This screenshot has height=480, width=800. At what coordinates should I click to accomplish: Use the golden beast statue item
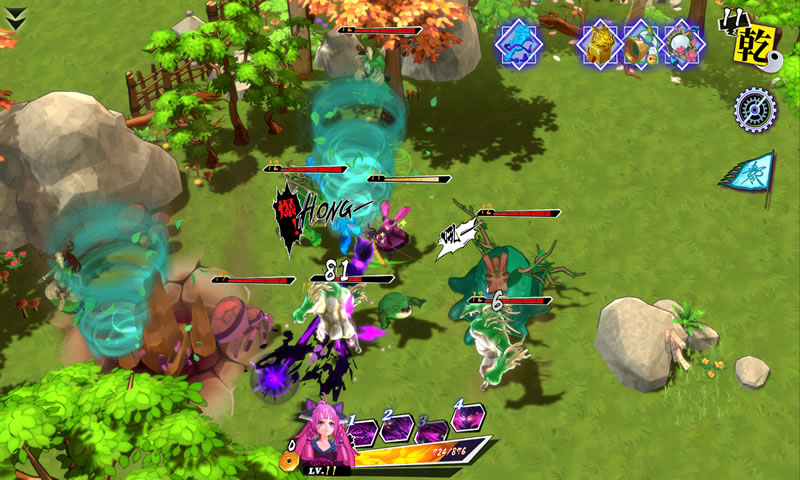pos(600,43)
